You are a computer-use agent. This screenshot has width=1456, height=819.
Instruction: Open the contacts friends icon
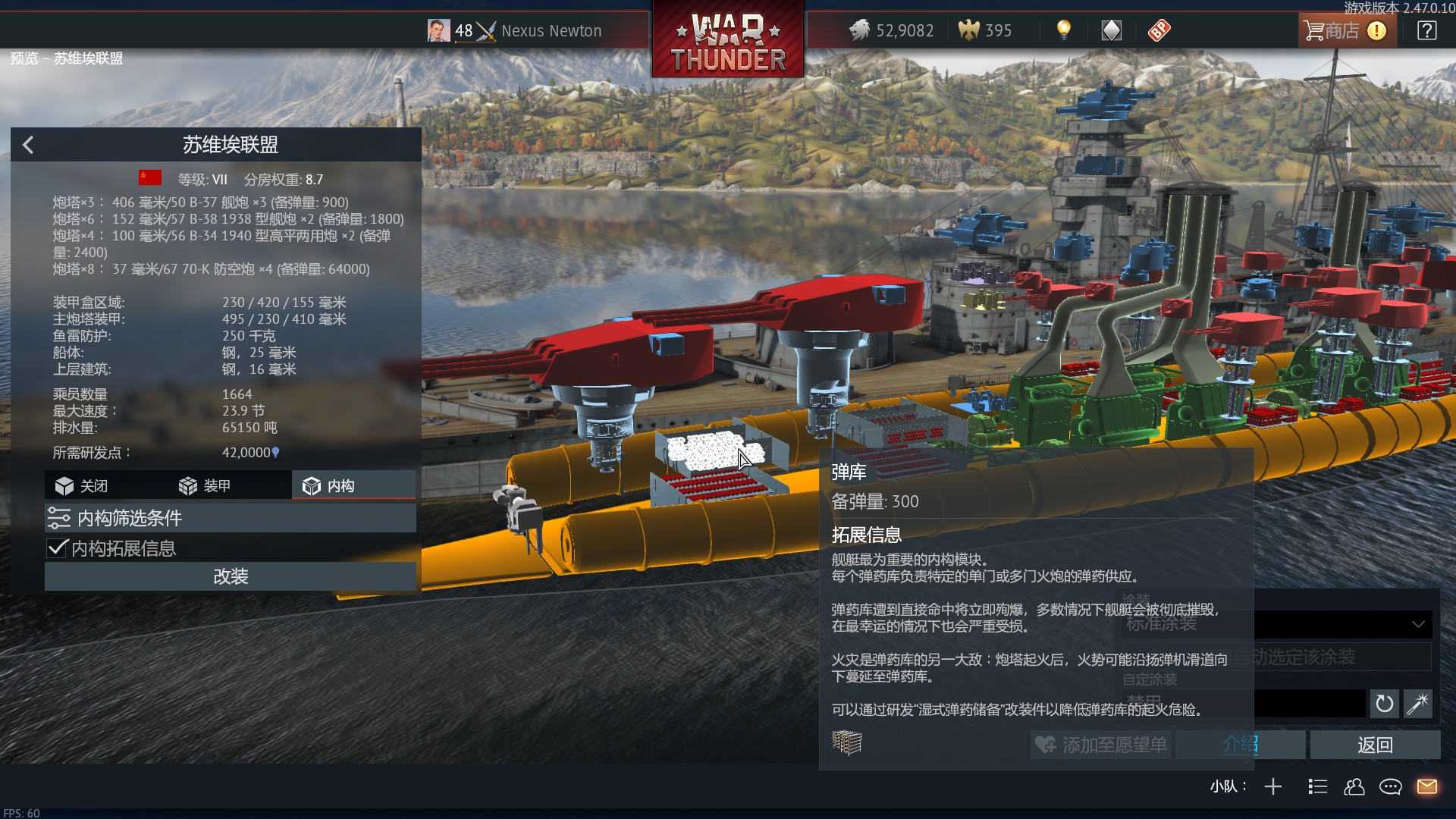(1354, 786)
